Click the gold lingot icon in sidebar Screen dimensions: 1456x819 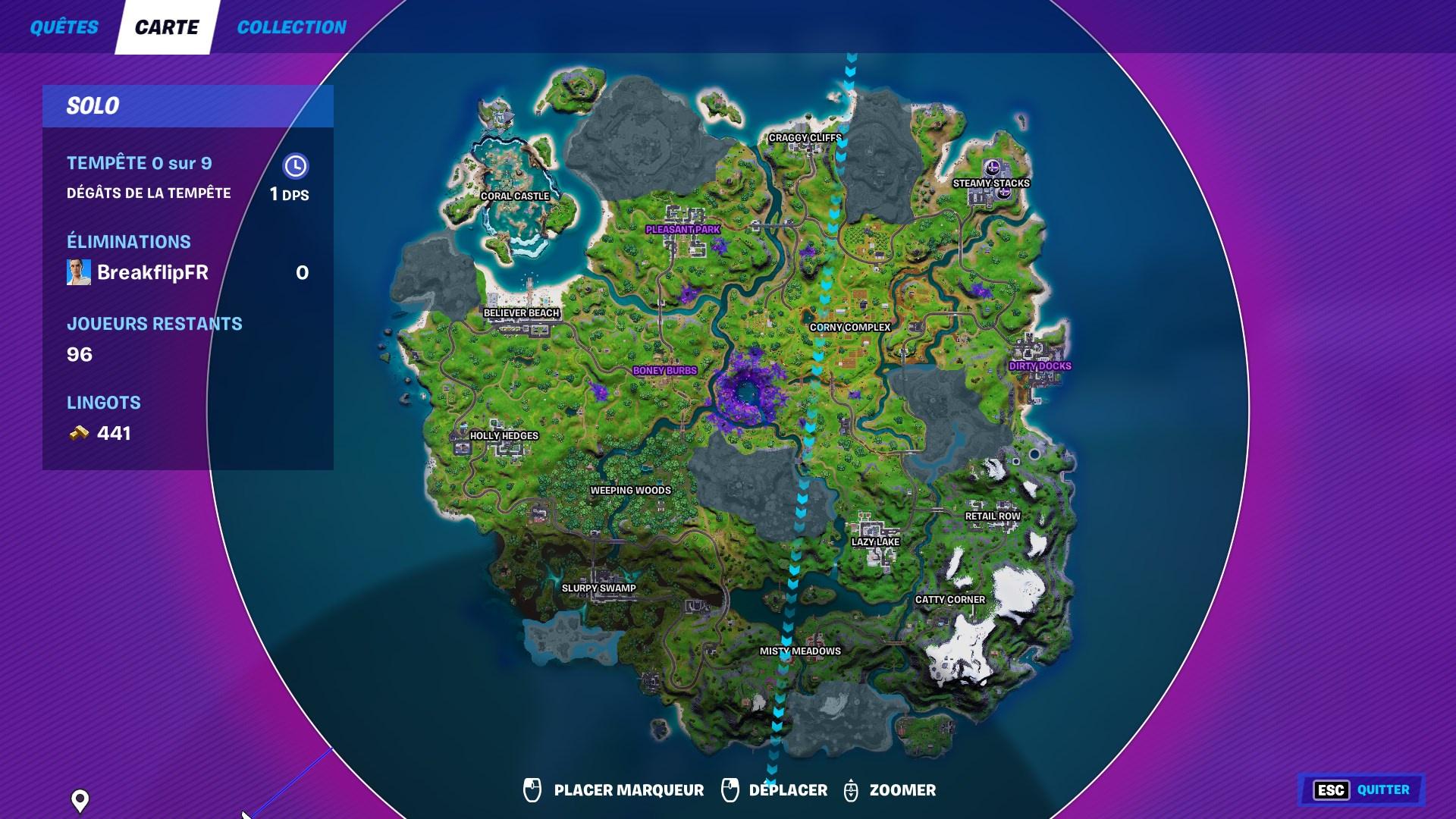point(79,434)
